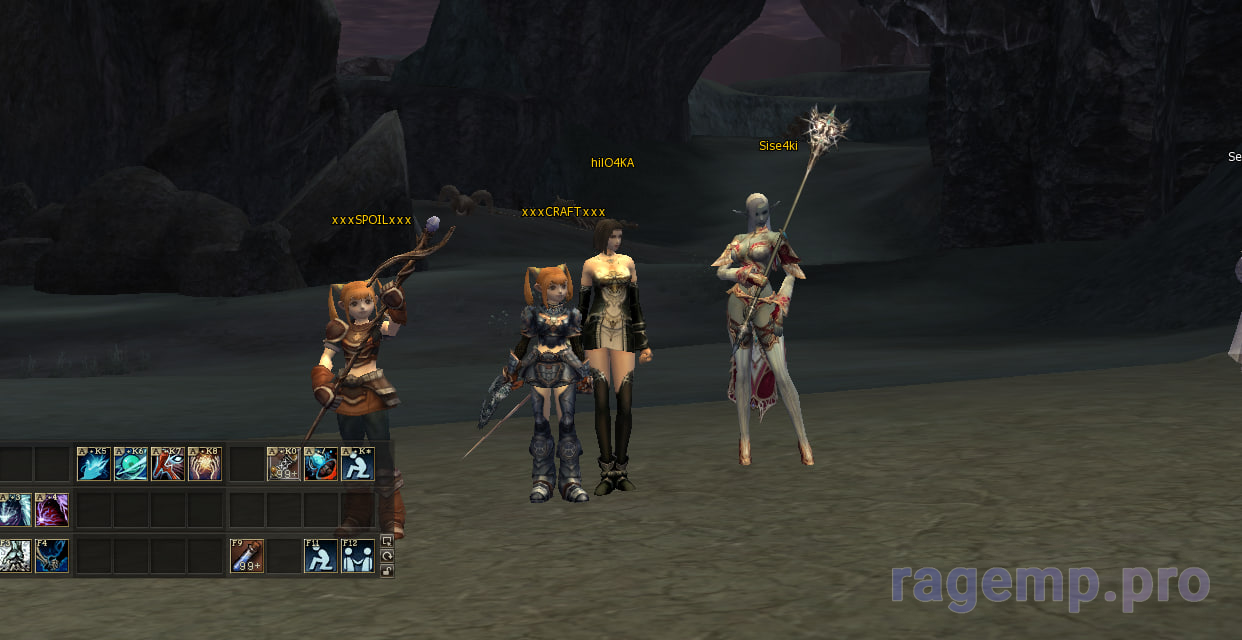
Task: Toggle sit/stand with the F11 icon
Action: pos(320,556)
